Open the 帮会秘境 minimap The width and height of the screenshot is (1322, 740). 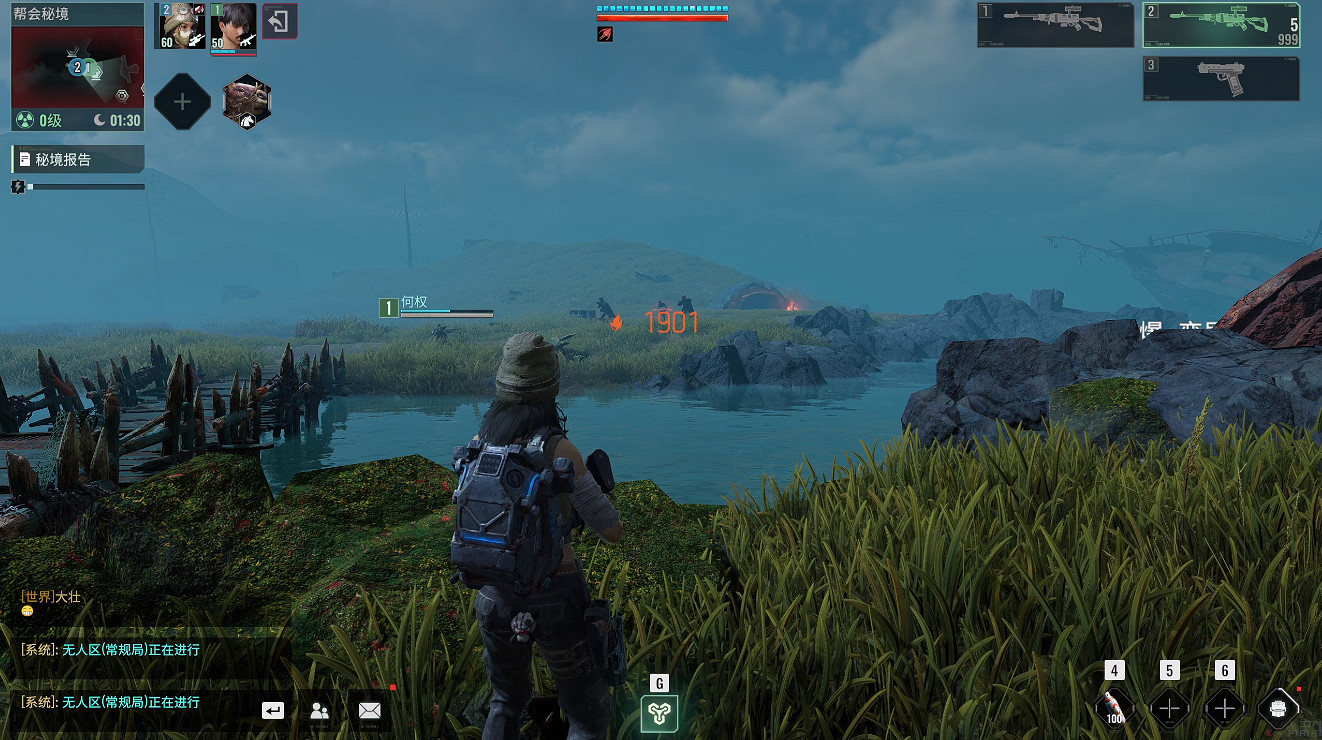point(77,68)
